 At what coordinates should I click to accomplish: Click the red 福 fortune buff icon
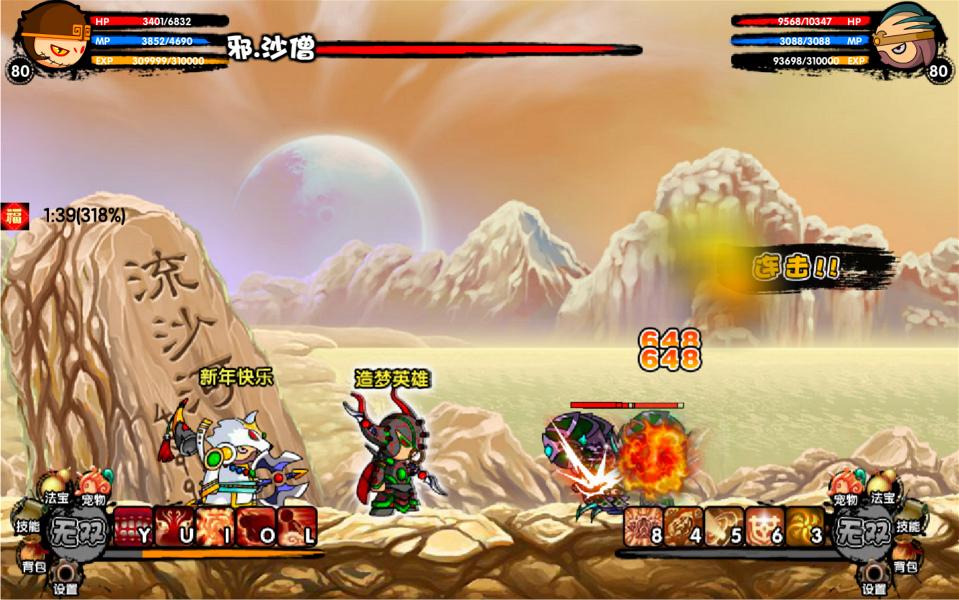[x=14, y=214]
